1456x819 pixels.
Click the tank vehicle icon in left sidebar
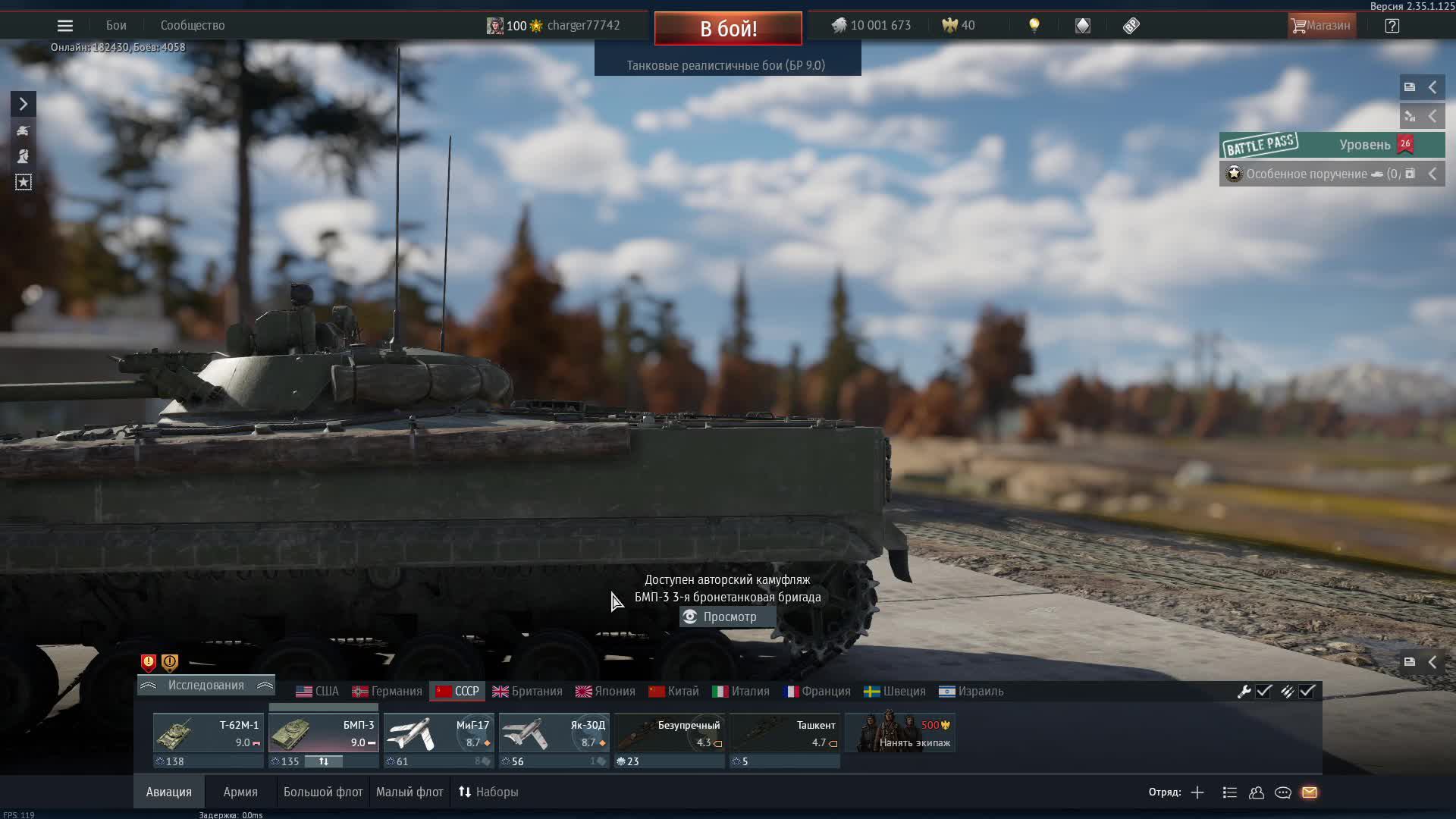[x=23, y=130]
